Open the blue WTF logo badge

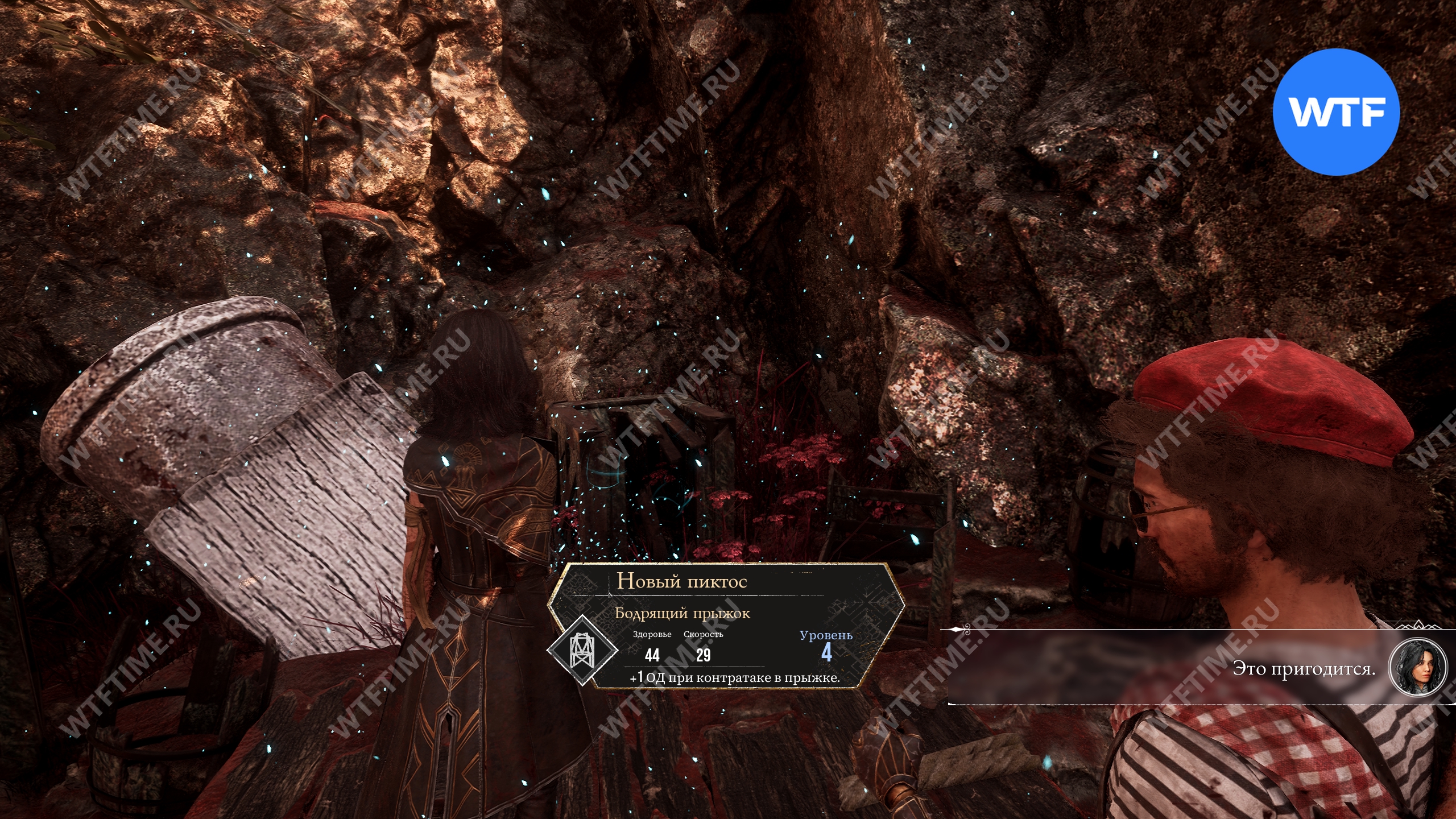click(1335, 112)
